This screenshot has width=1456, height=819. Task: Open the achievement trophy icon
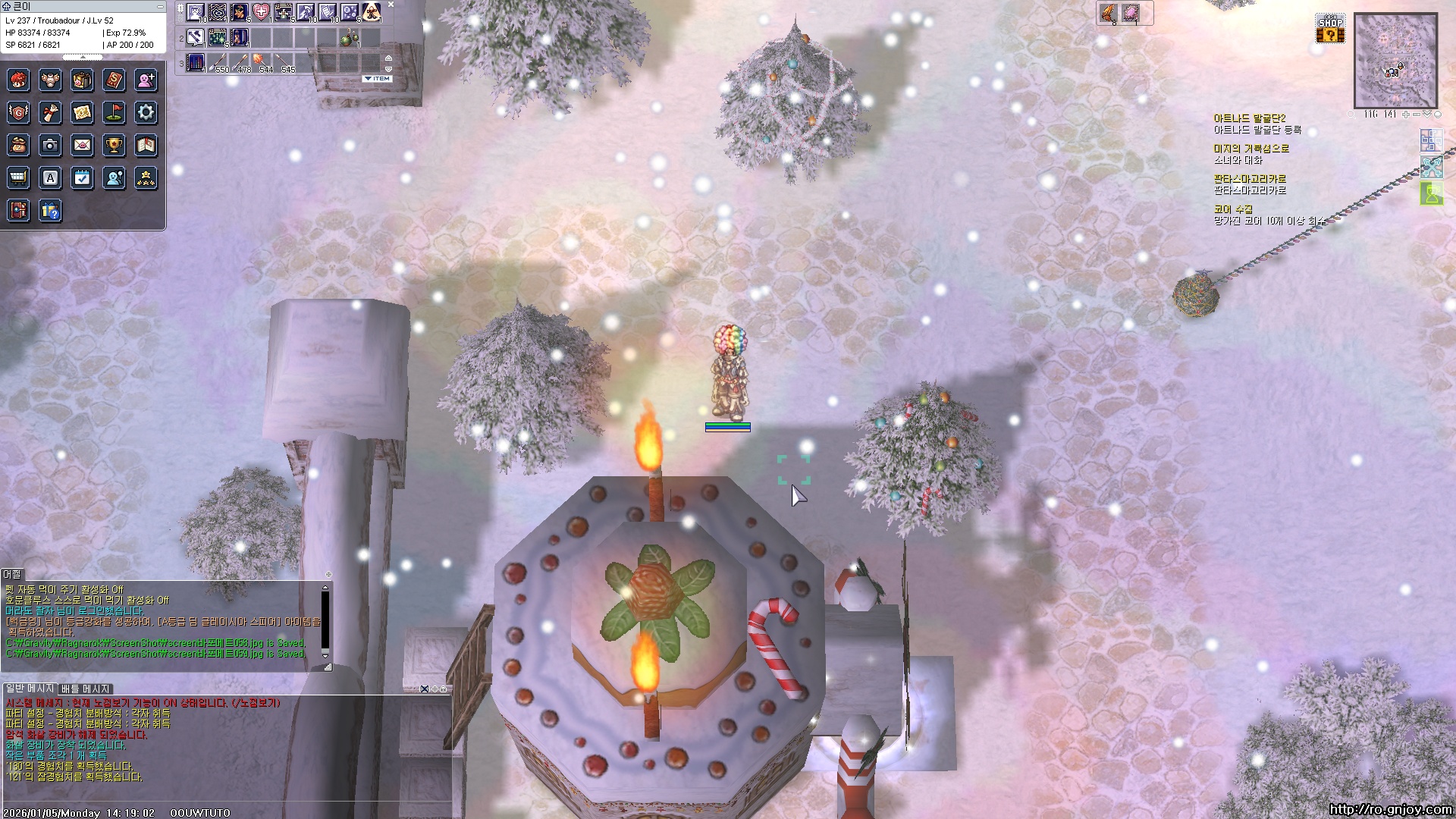(114, 145)
